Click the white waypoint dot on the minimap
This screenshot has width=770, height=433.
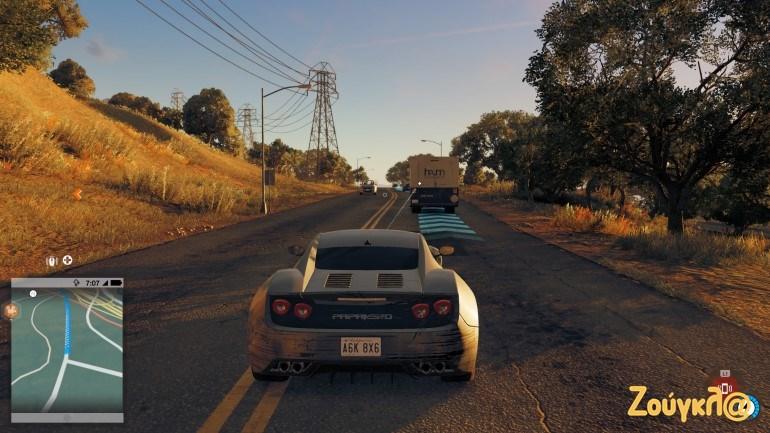33,294
